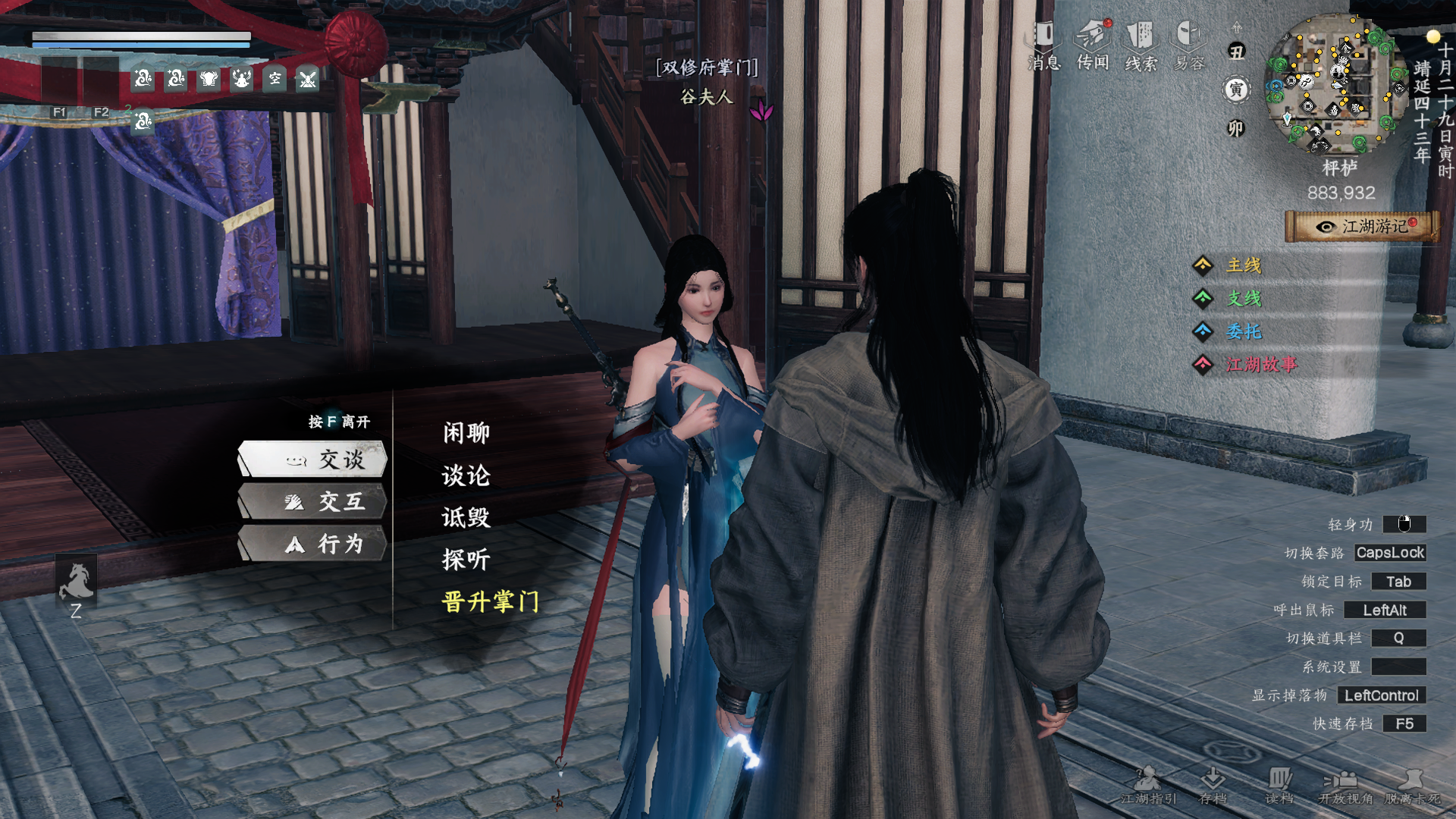The image size is (1456, 819).
Task: Open the 交互 (Interact) menu
Action: point(313,502)
